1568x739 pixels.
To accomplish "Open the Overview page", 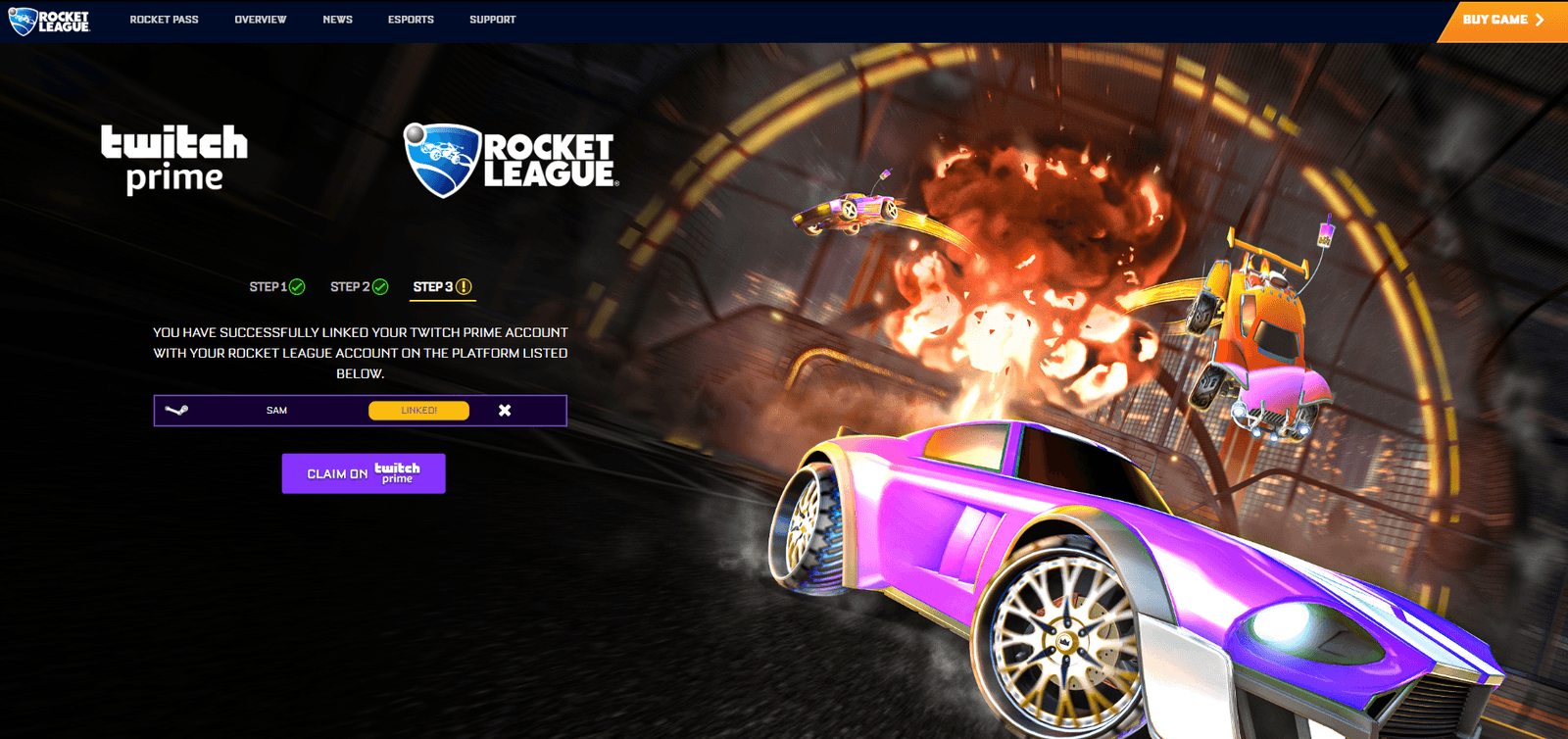I will tap(260, 19).
